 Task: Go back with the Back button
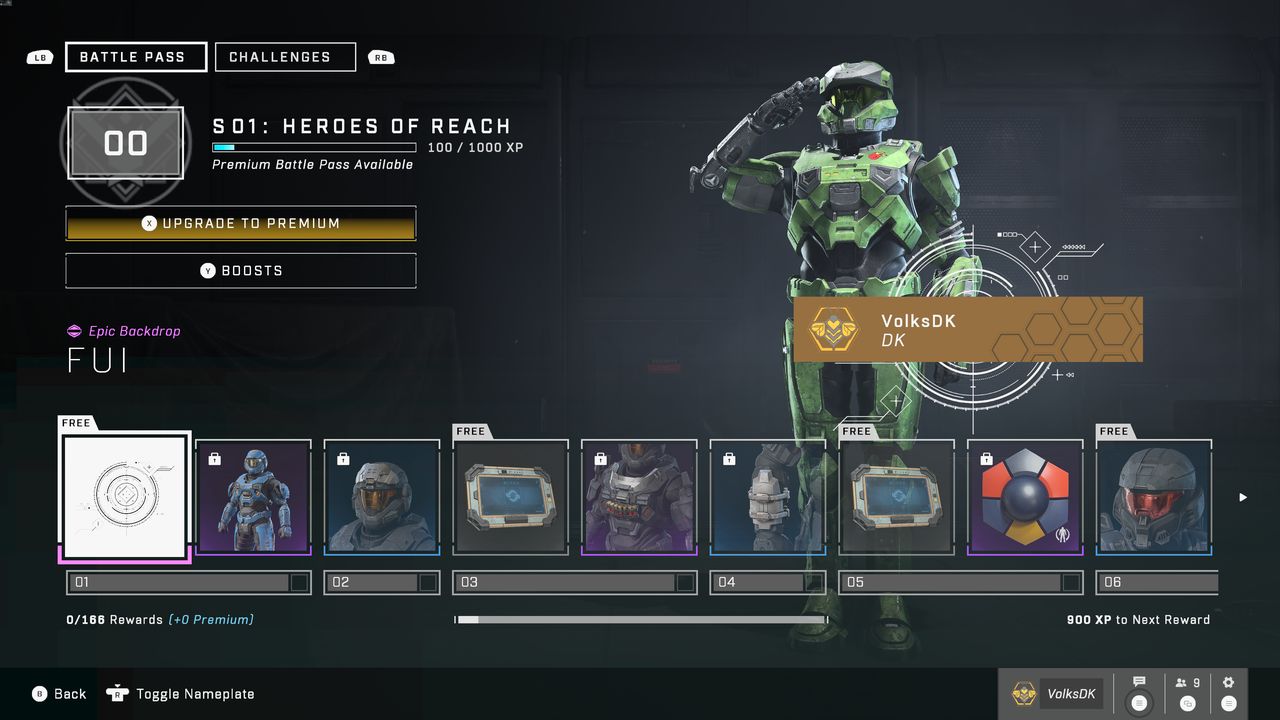pyautogui.click(x=59, y=694)
